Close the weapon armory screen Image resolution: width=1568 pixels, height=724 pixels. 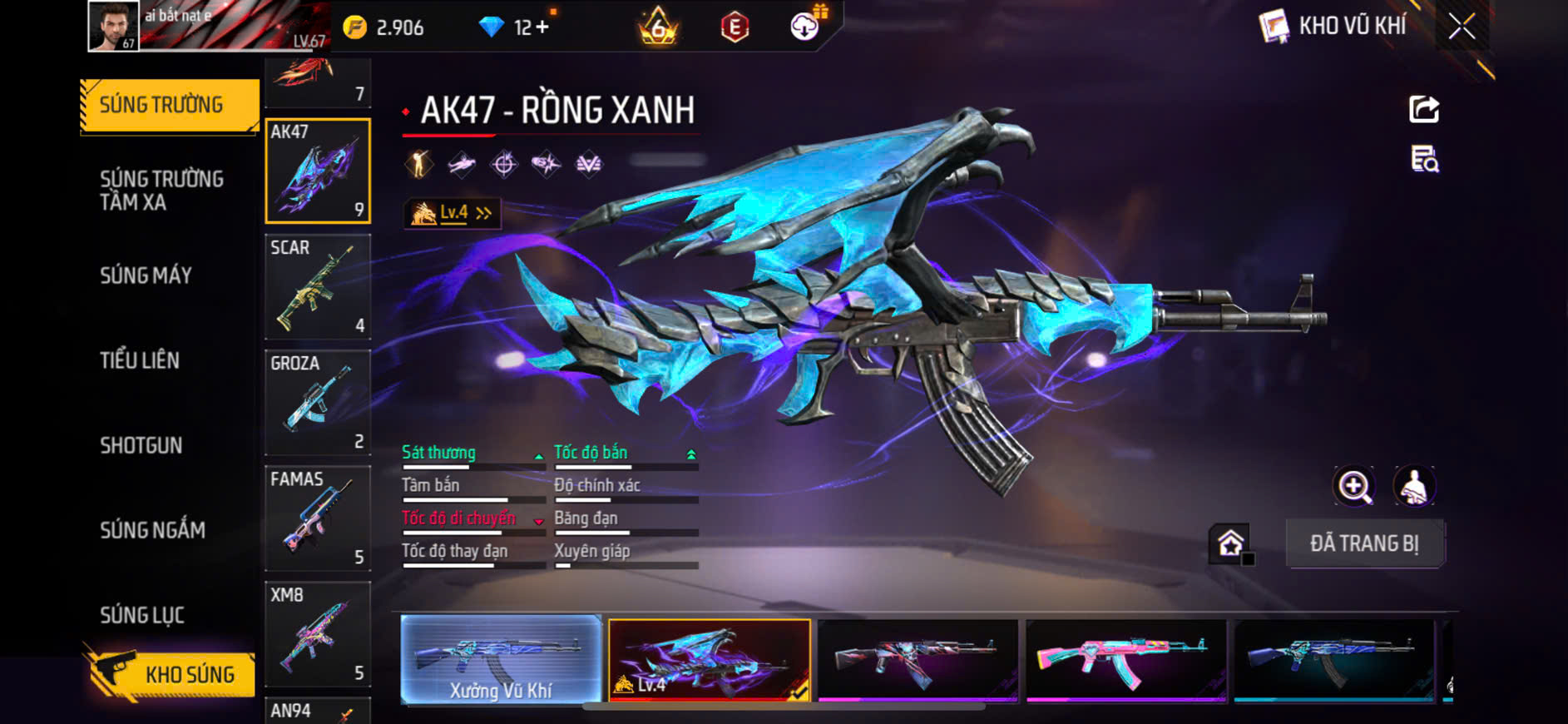click(x=1462, y=27)
